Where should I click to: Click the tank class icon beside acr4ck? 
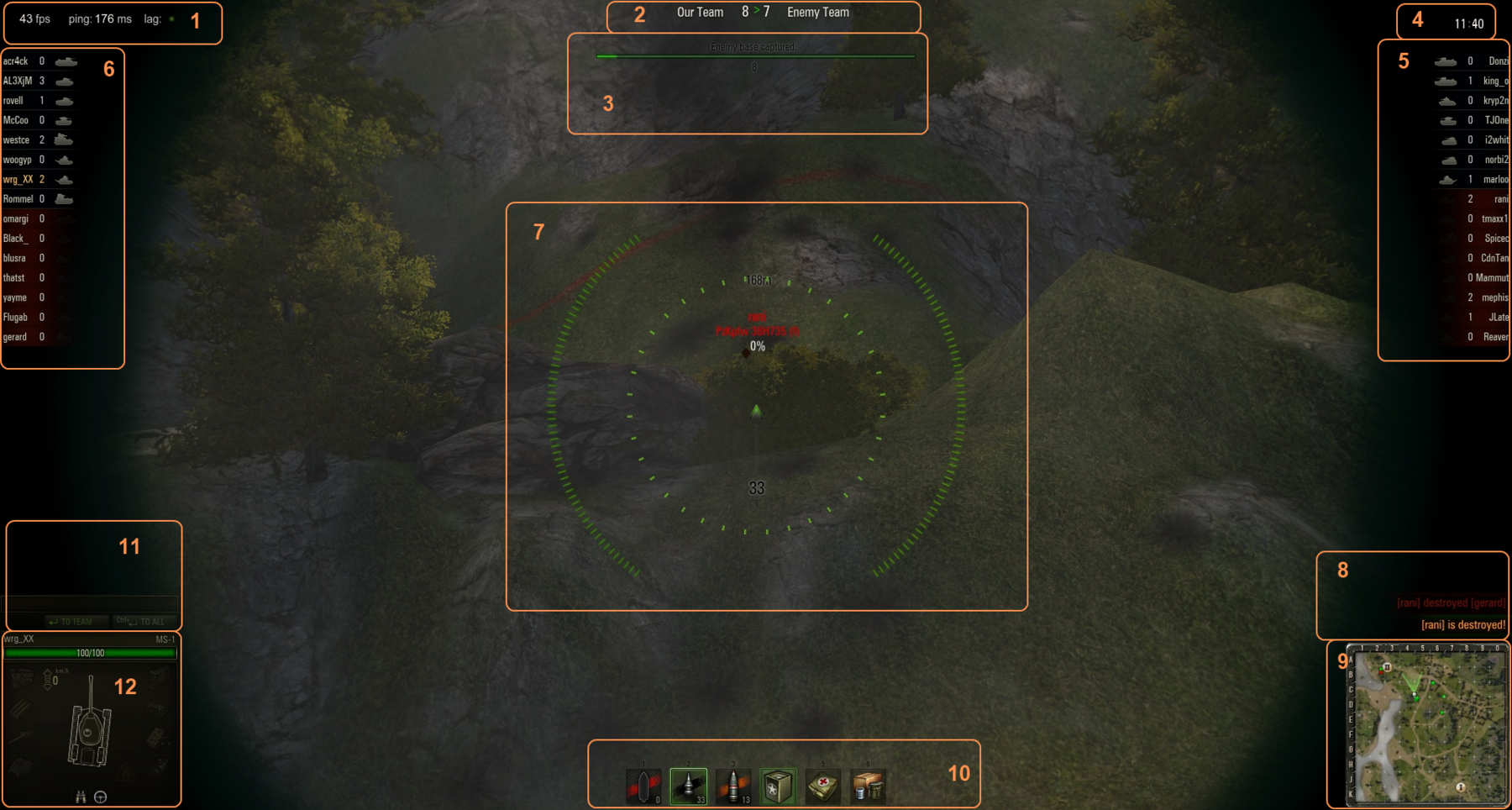(x=64, y=60)
